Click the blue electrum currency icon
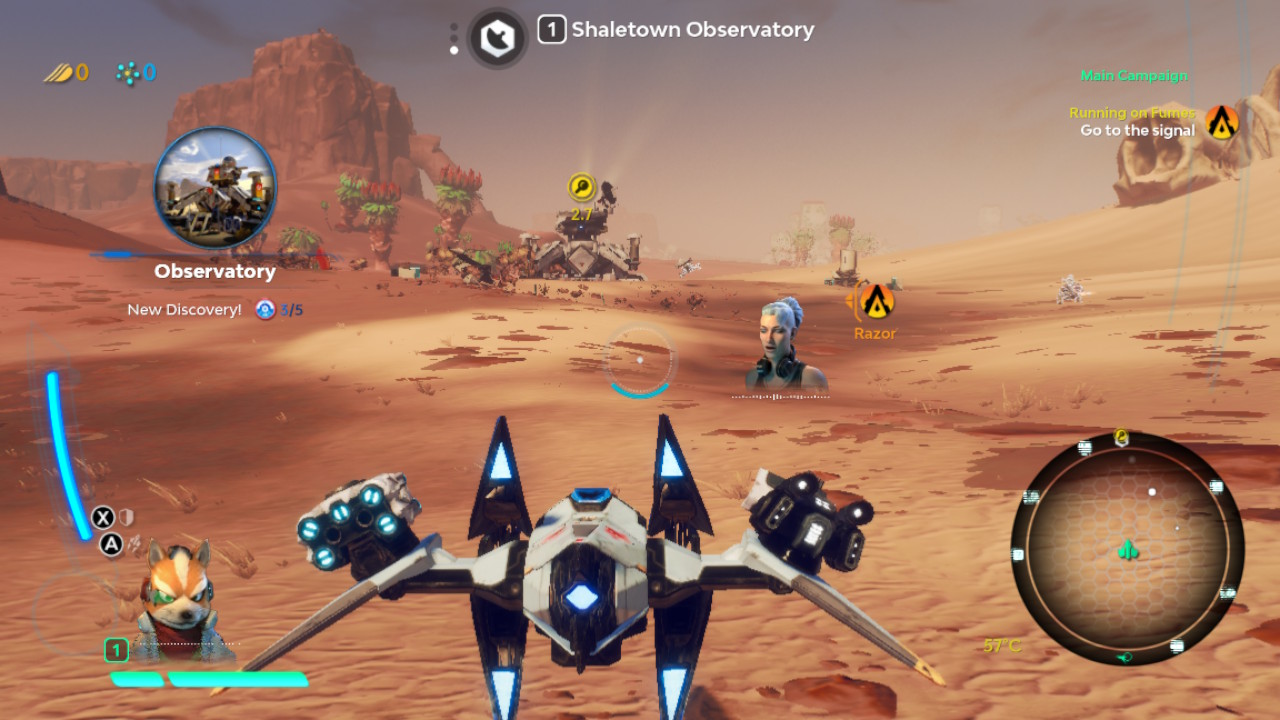This screenshot has height=720, width=1280. coord(126,72)
